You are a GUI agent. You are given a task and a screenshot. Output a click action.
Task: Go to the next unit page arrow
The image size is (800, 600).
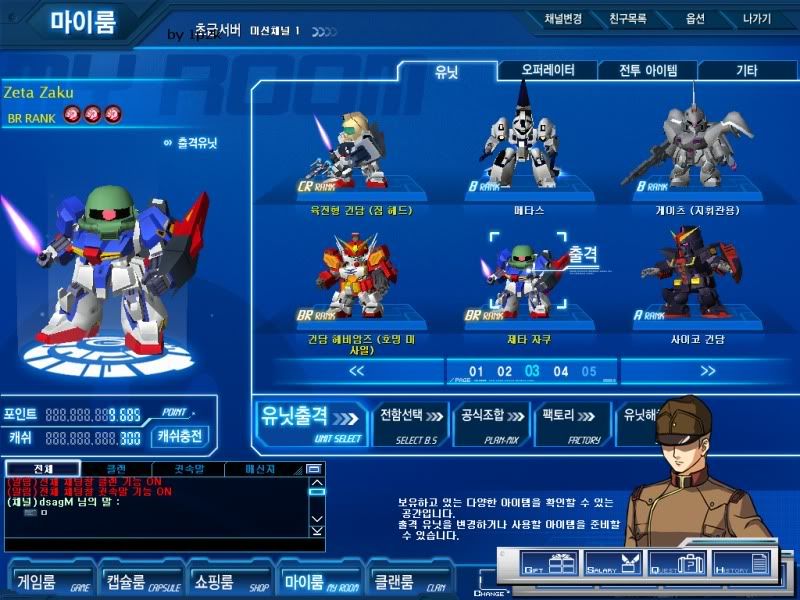pyautogui.click(x=708, y=371)
